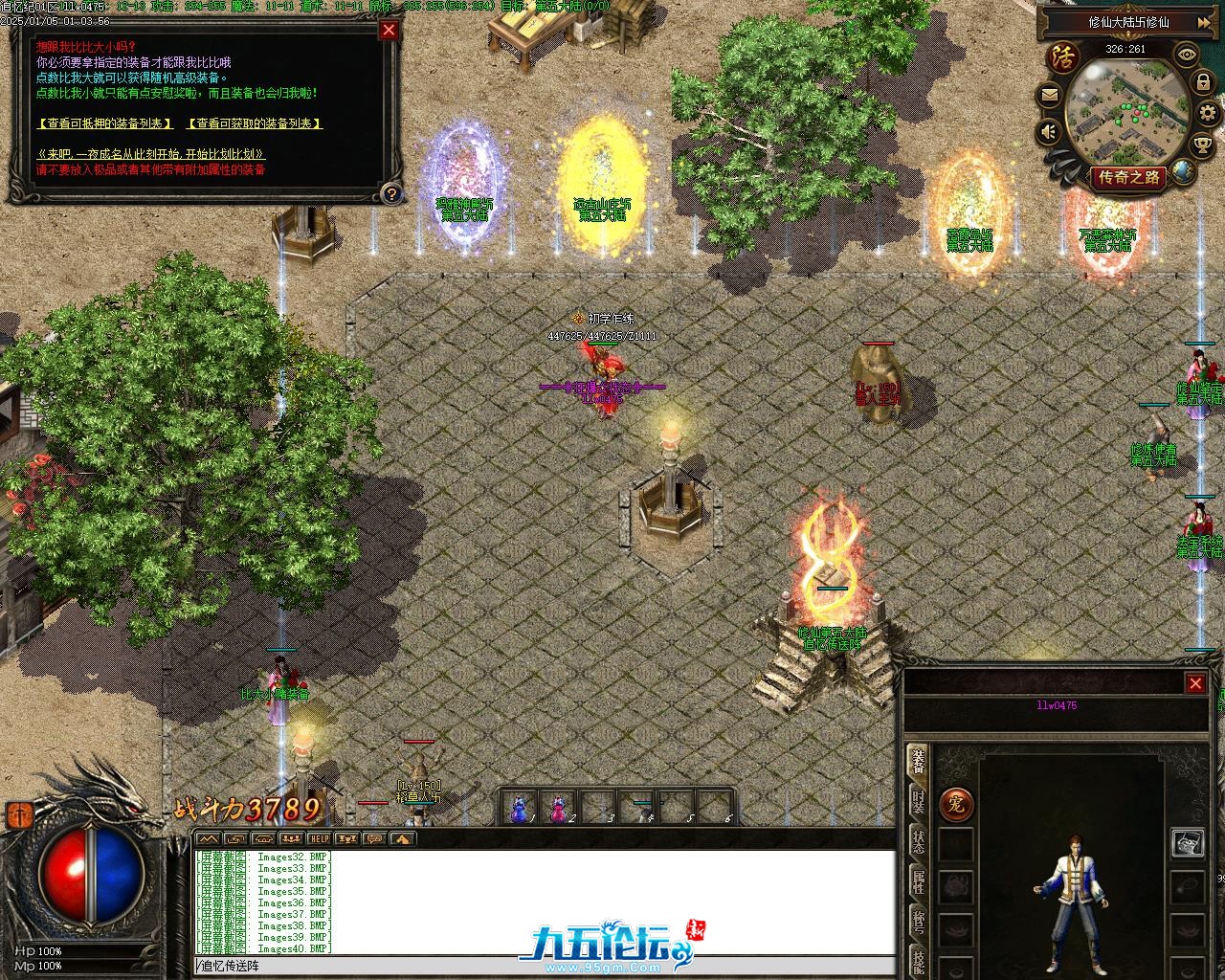Use the red potion in hotbar slot 2
This screenshot has width=1225, height=980.
tap(558, 809)
